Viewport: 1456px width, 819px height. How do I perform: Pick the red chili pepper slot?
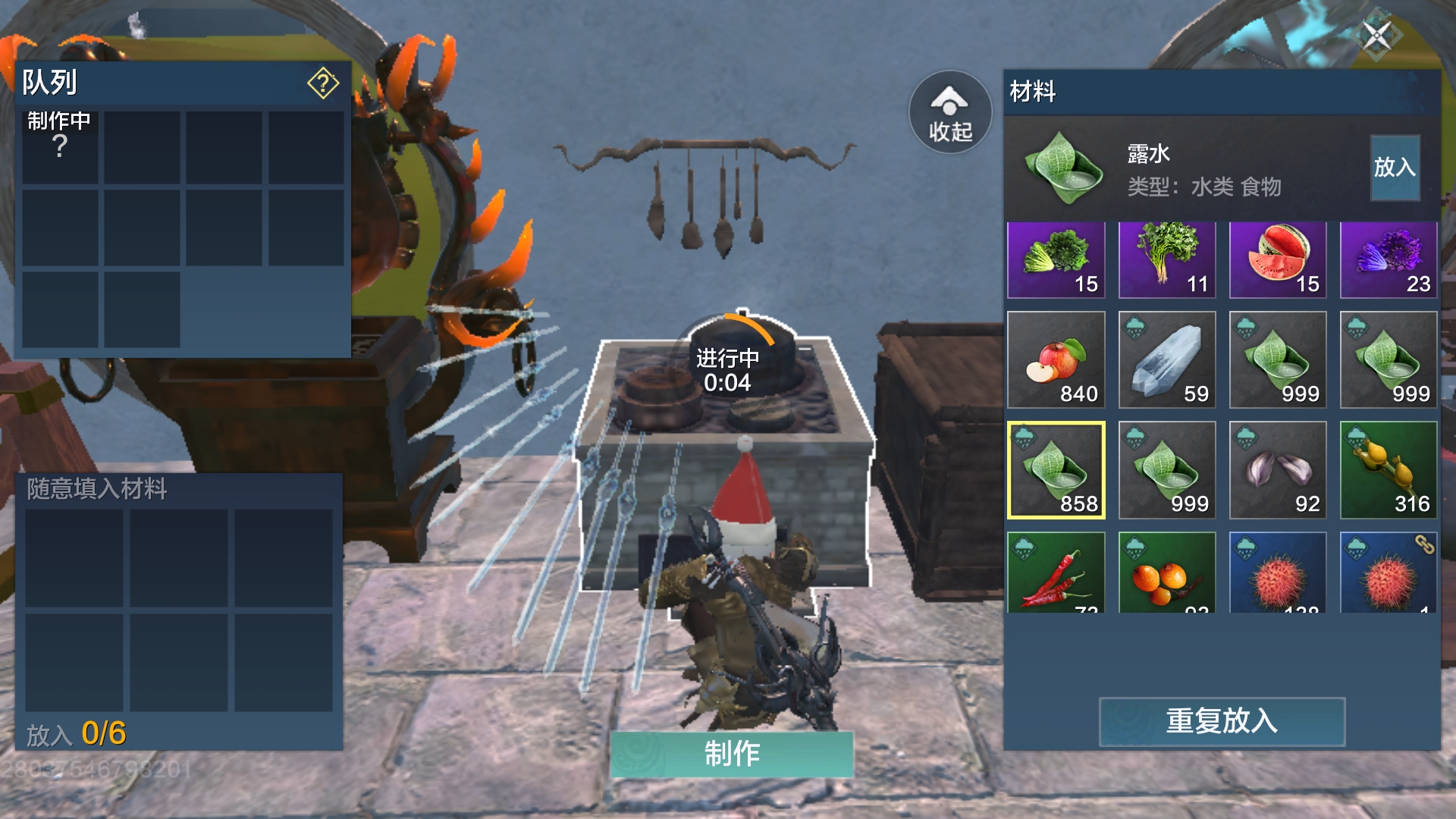tap(1056, 573)
